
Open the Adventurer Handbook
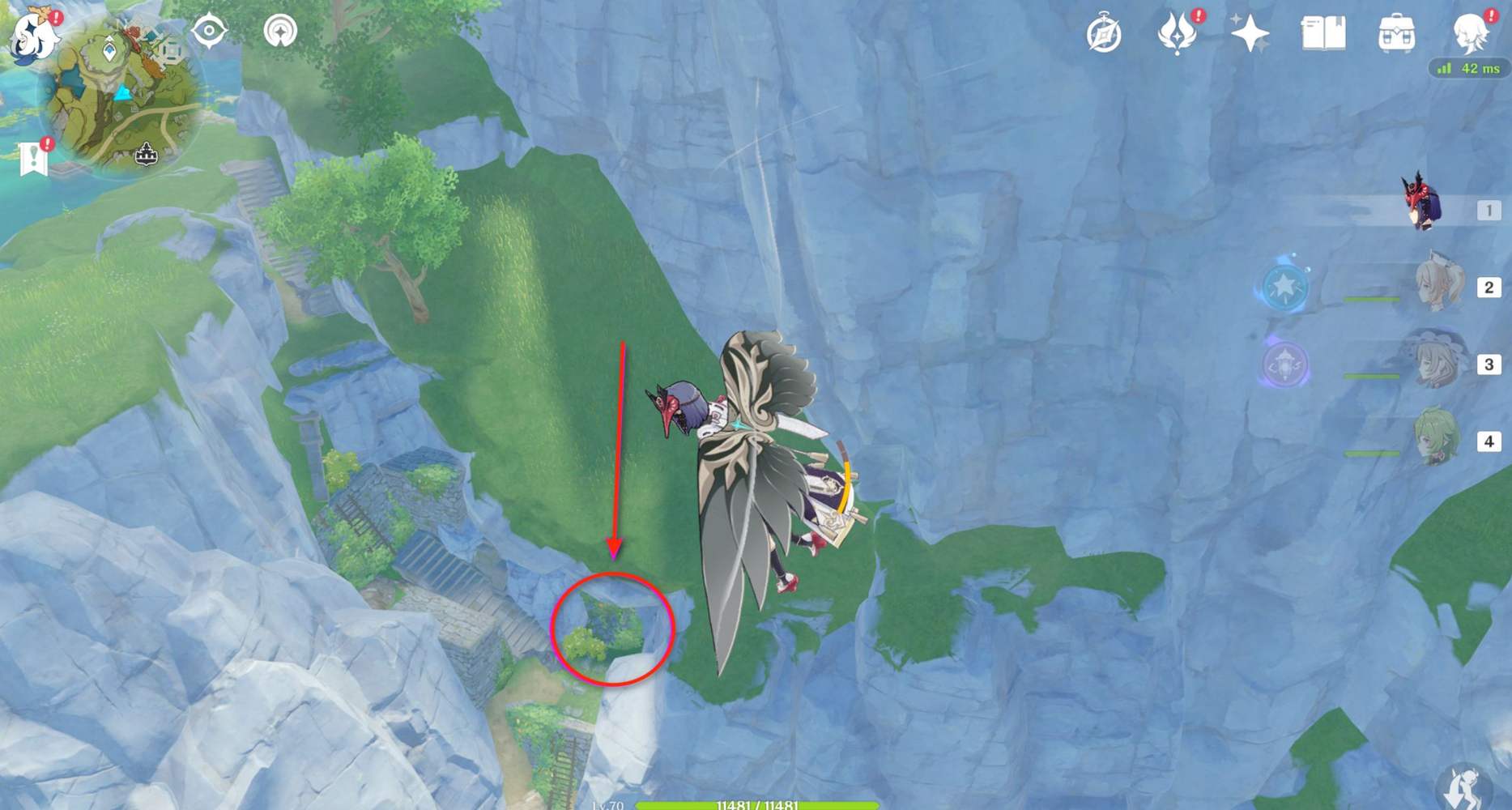tap(1325, 34)
